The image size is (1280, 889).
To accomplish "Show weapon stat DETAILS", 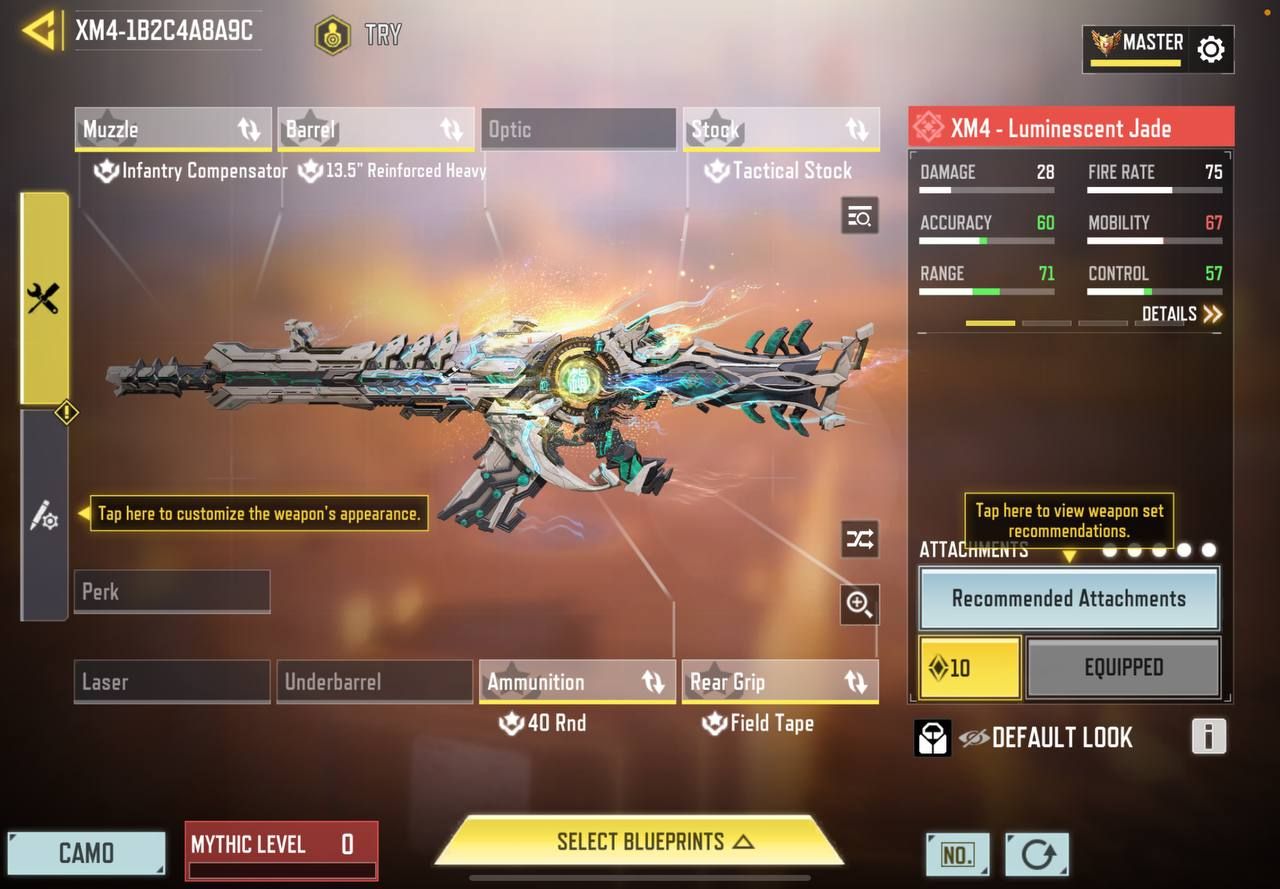I will 1182,314.
